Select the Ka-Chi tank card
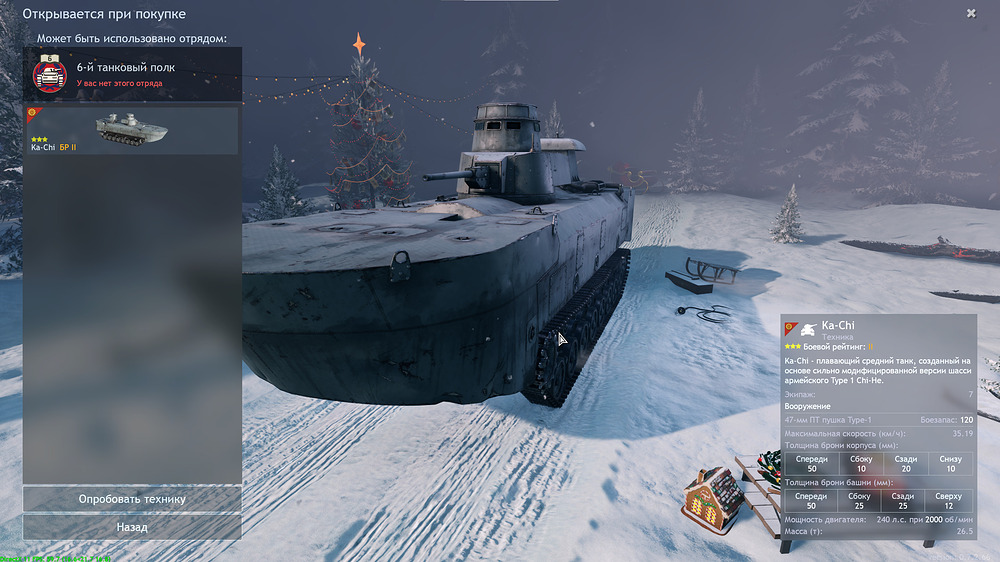 click(132, 131)
